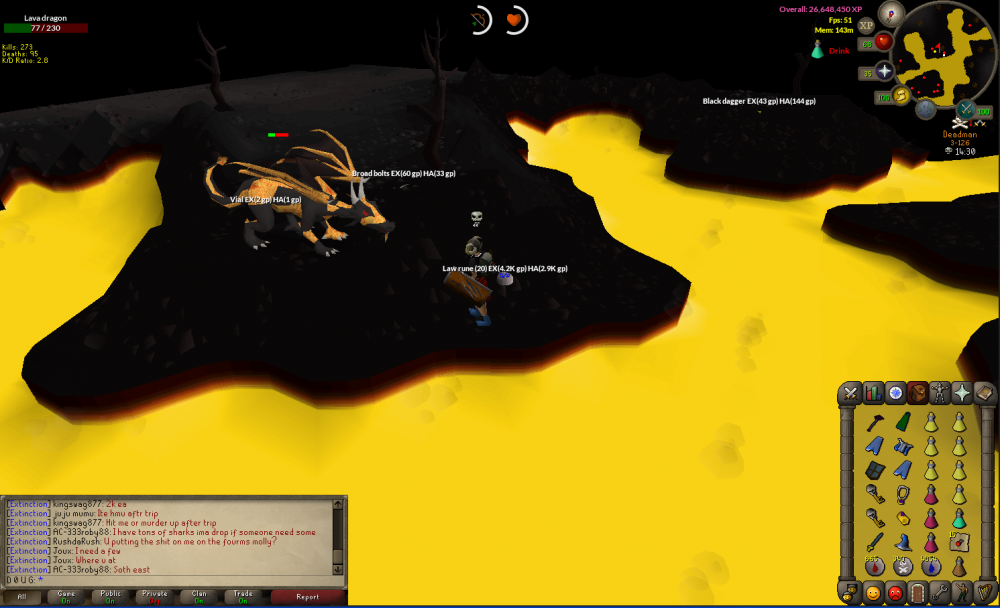Click the compass to face north

[890, 13]
